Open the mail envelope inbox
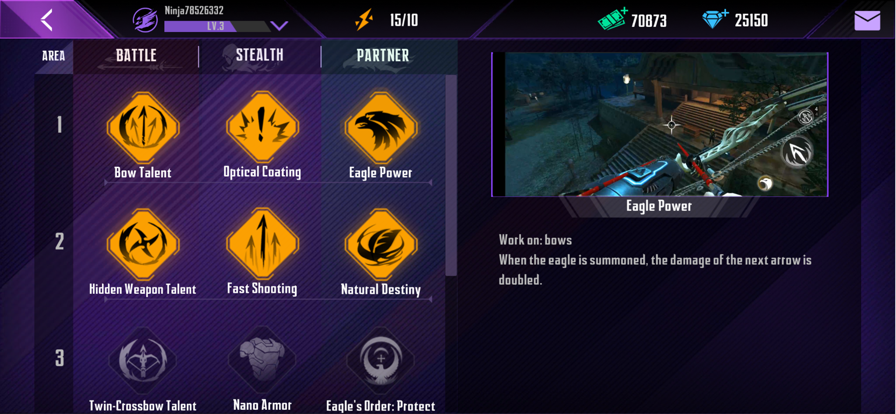Image resolution: width=896 pixels, height=414 pixels. click(x=867, y=20)
